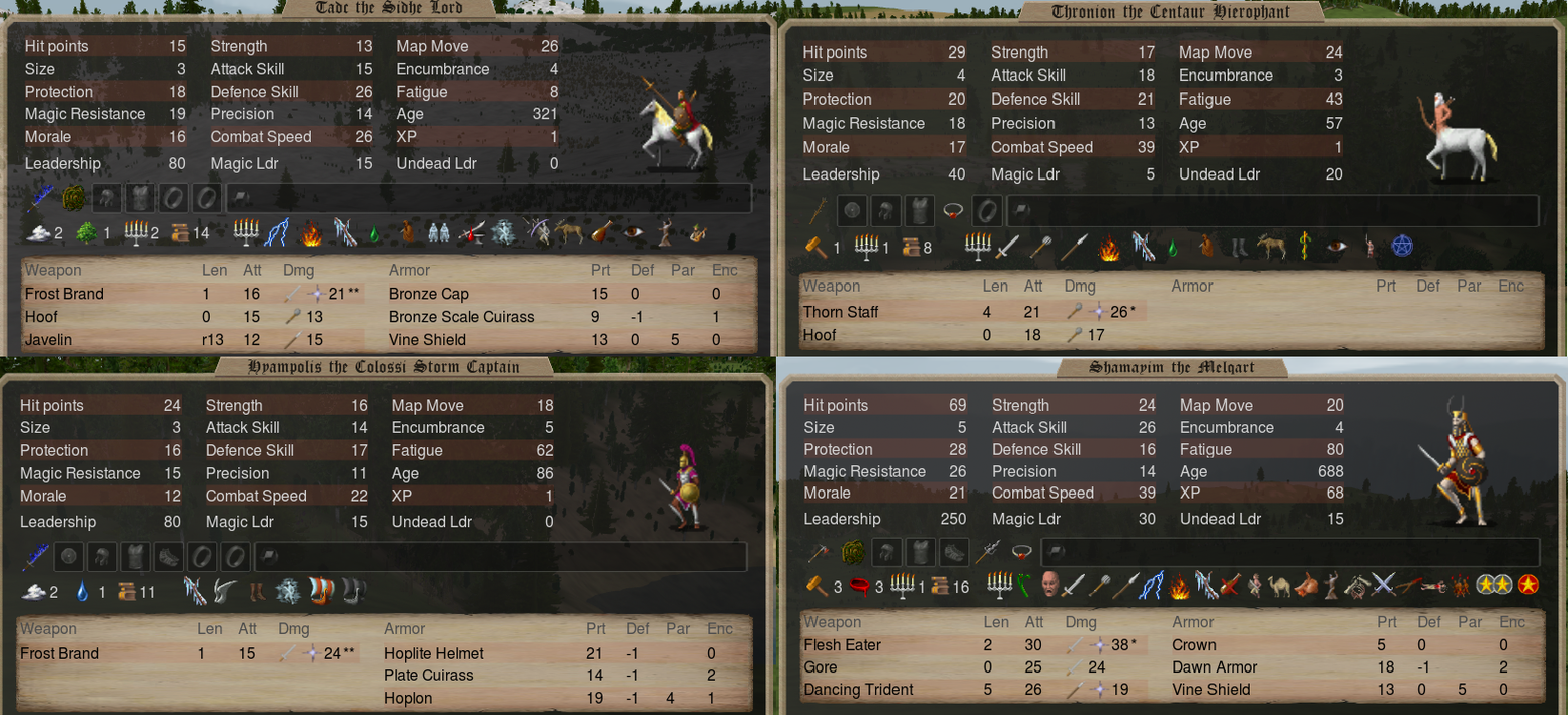Click the water droplet icon beside Hyampolis's treasure
This screenshot has width=1568, height=715.
(x=81, y=591)
